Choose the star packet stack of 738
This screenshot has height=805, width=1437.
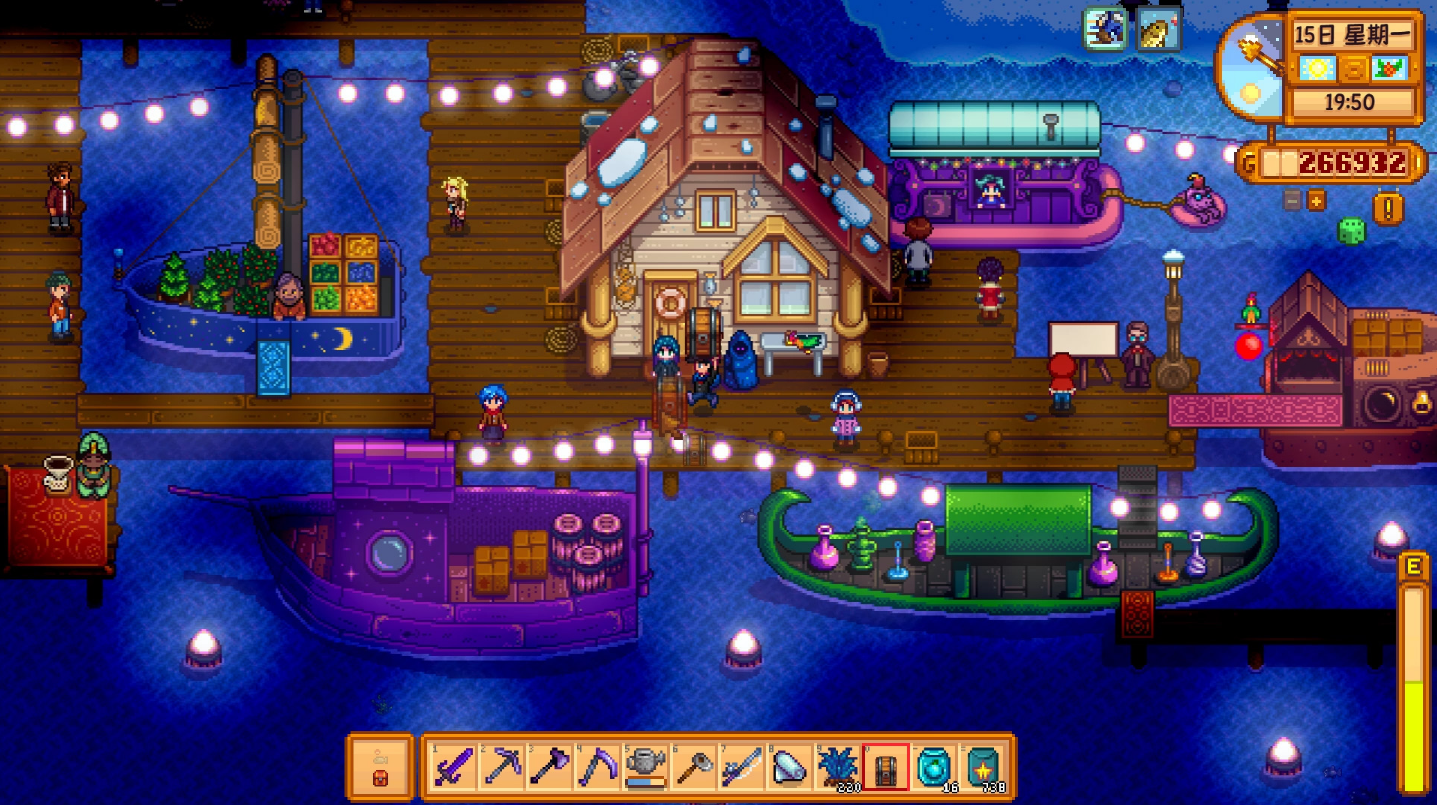981,768
